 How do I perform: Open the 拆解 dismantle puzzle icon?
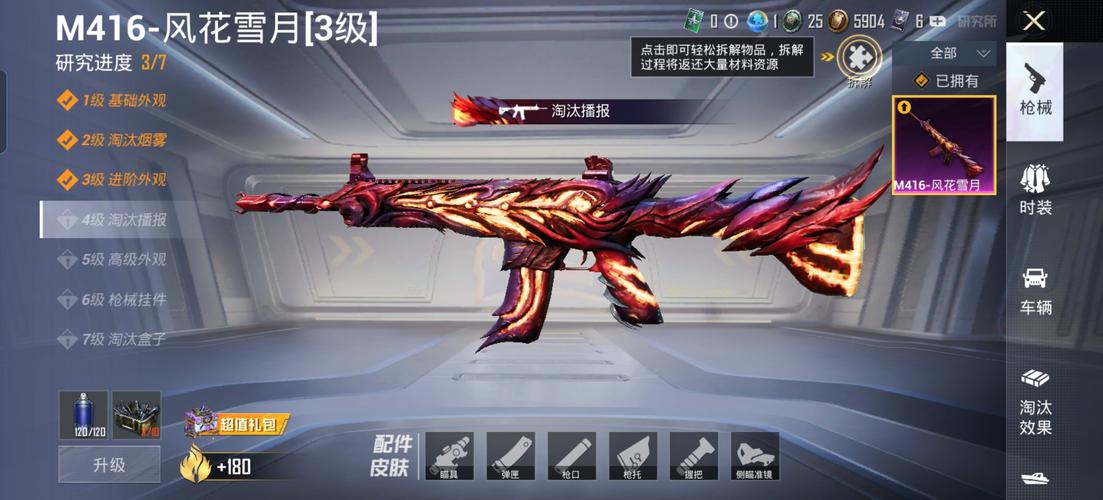pyautogui.click(x=859, y=58)
